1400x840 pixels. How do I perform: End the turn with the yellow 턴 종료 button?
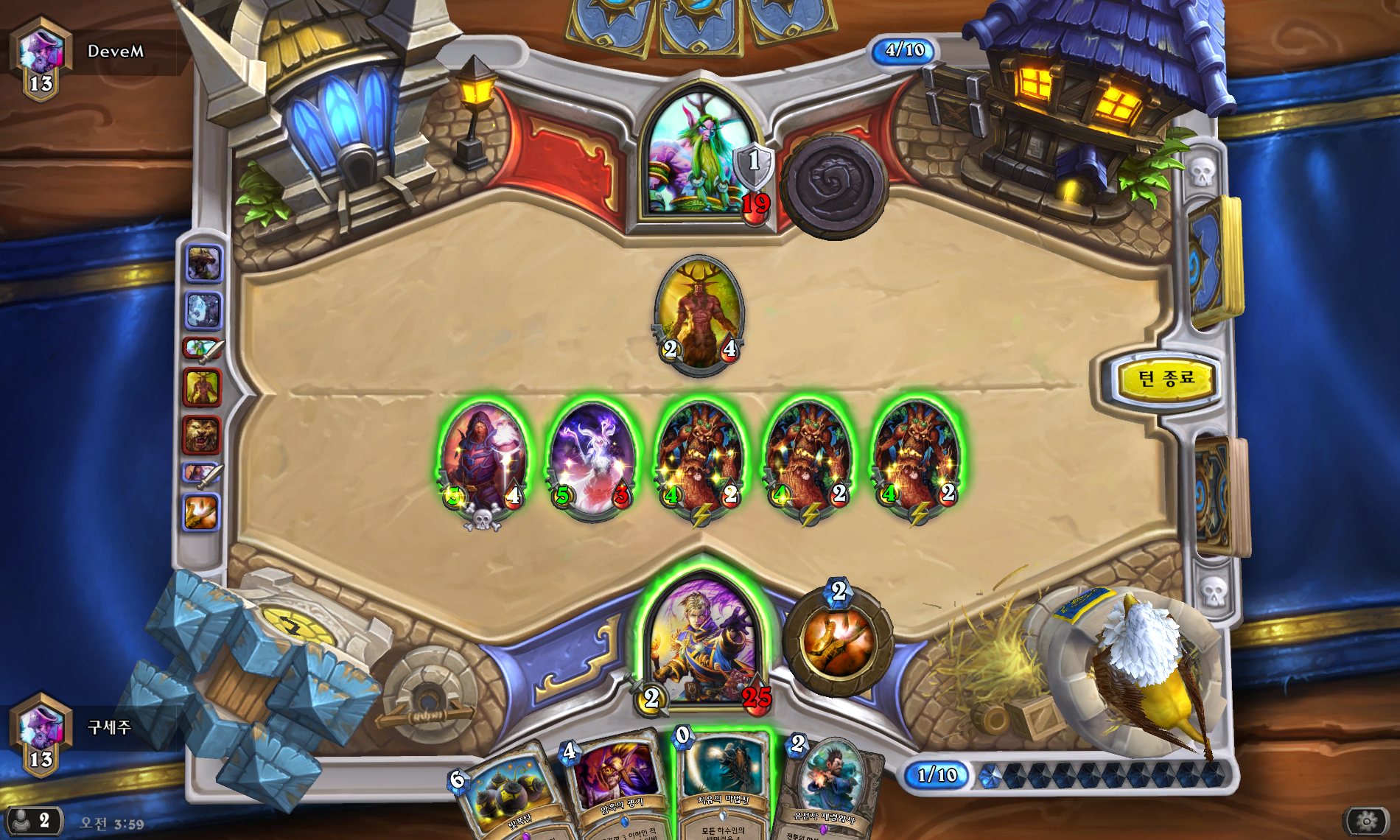tap(1165, 379)
